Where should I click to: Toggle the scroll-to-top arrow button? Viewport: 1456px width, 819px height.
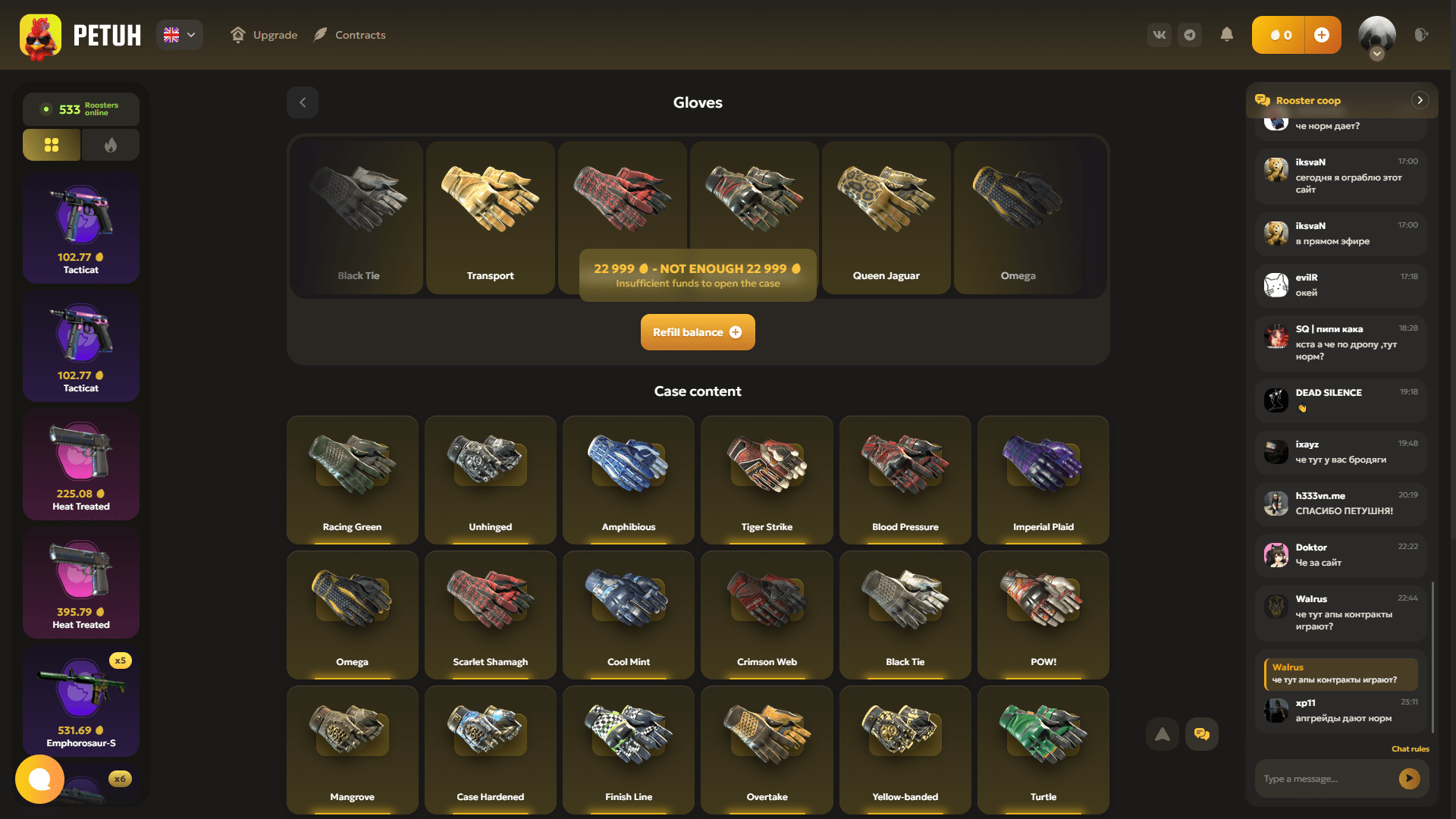1162,733
